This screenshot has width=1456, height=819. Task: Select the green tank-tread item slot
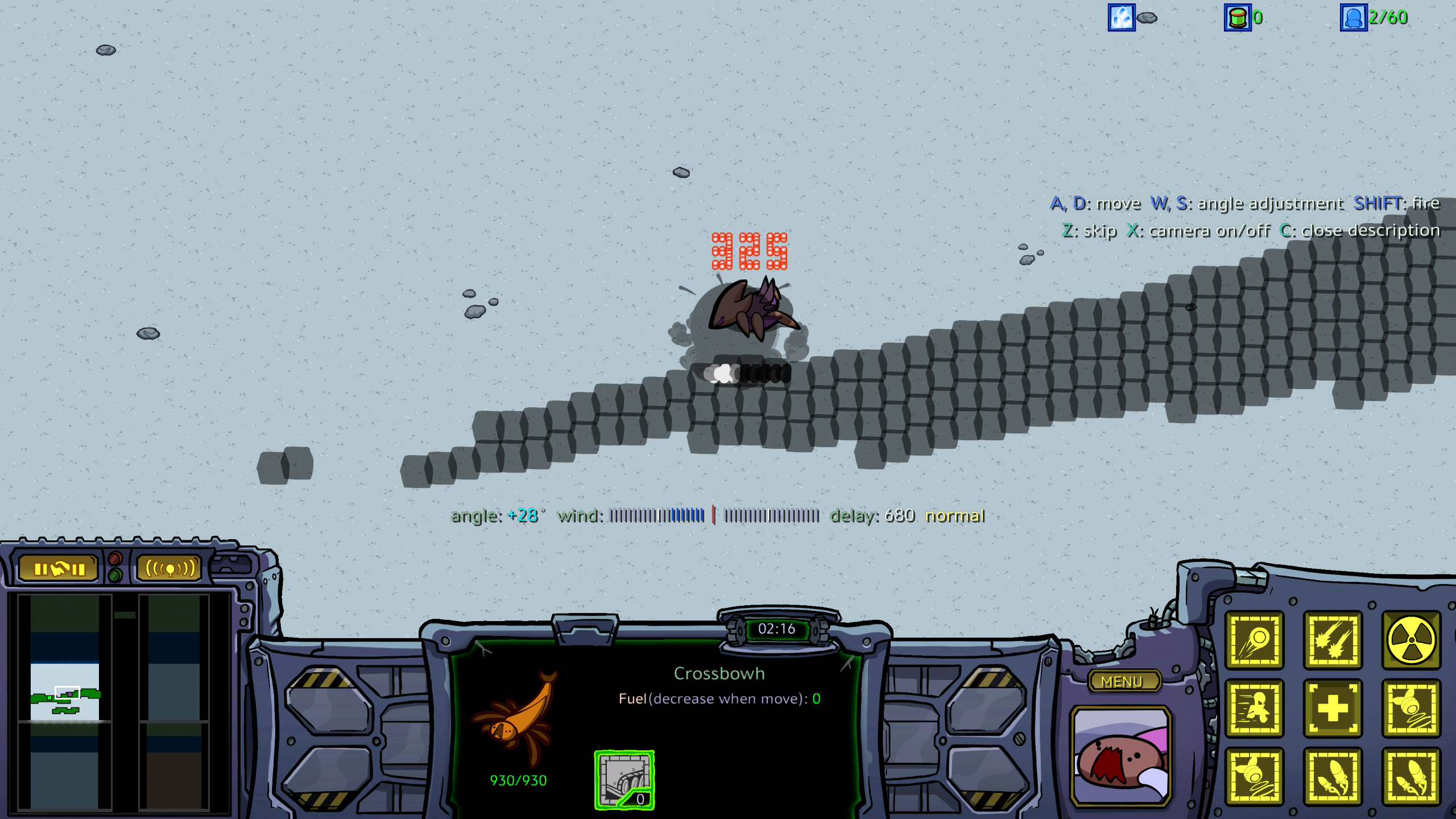(624, 780)
